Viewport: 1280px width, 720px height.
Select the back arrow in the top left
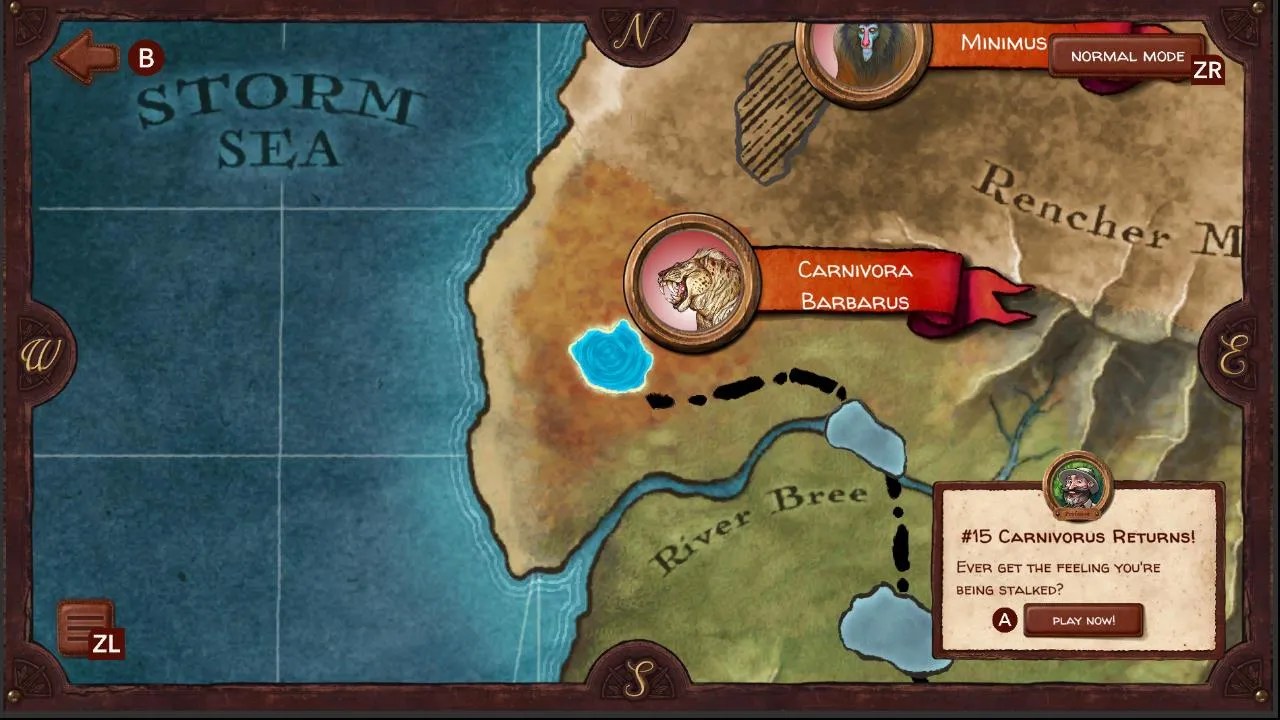click(85, 57)
